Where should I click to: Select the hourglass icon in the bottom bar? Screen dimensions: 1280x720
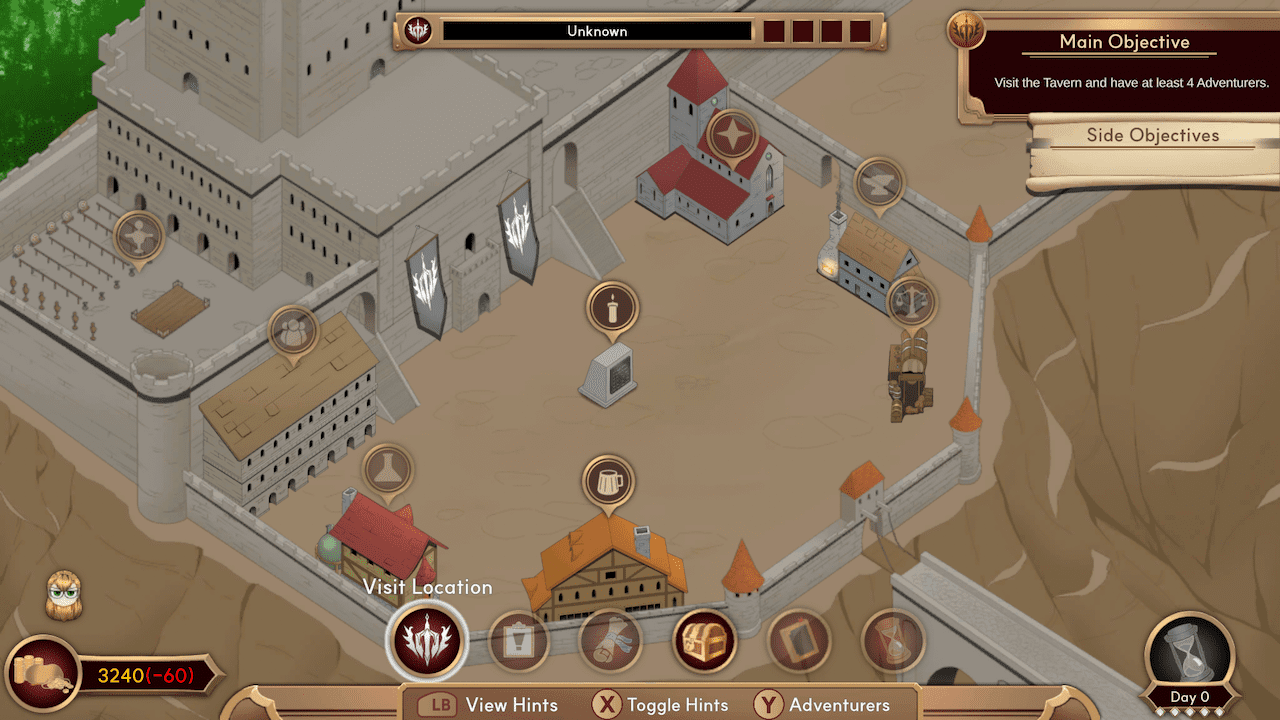click(x=892, y=641)
